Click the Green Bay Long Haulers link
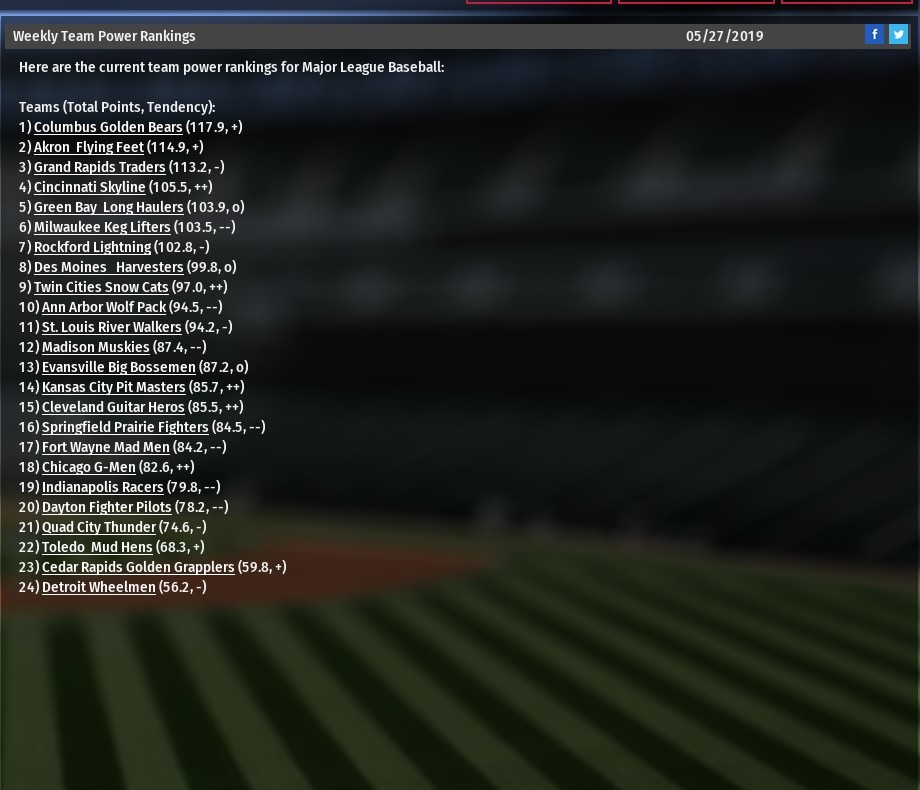This screenshot has height=790, width=920. [x=108, y=207]
